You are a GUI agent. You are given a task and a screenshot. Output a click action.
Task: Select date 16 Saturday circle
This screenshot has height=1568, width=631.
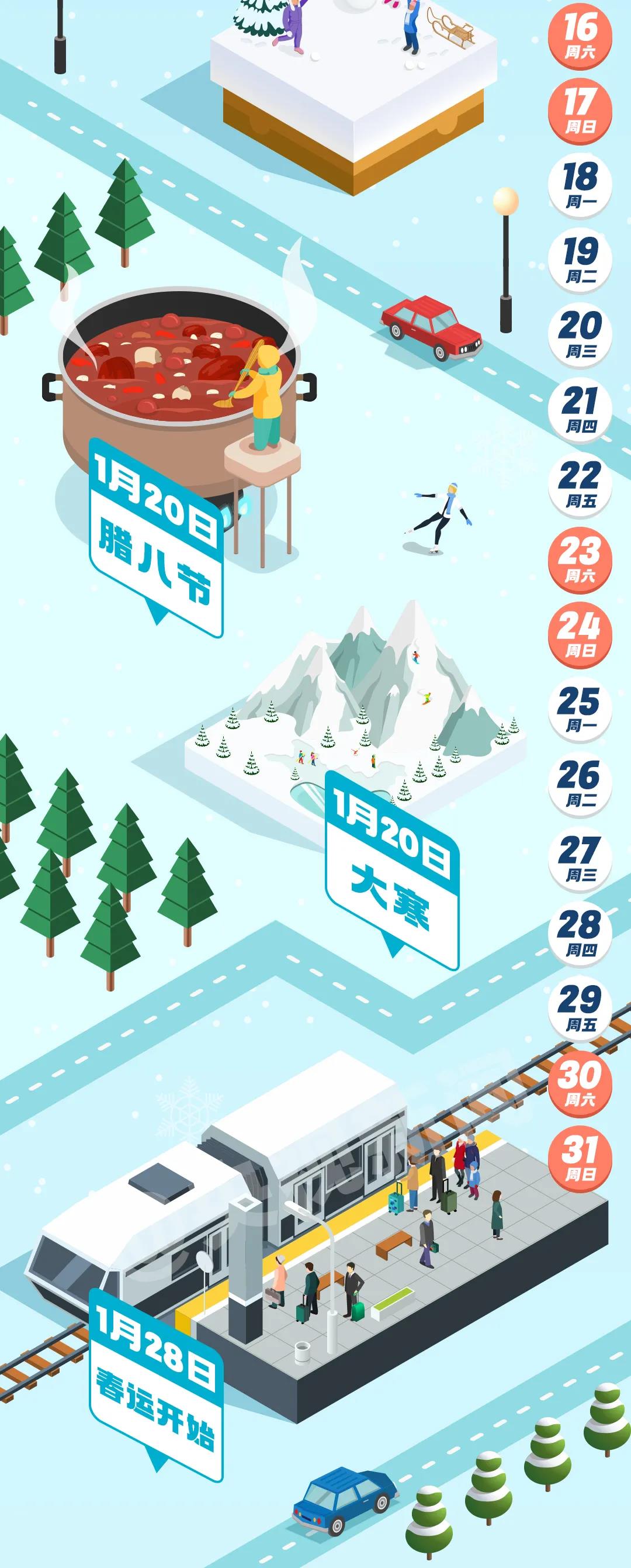pyautogui.click(x=580, y=36)
